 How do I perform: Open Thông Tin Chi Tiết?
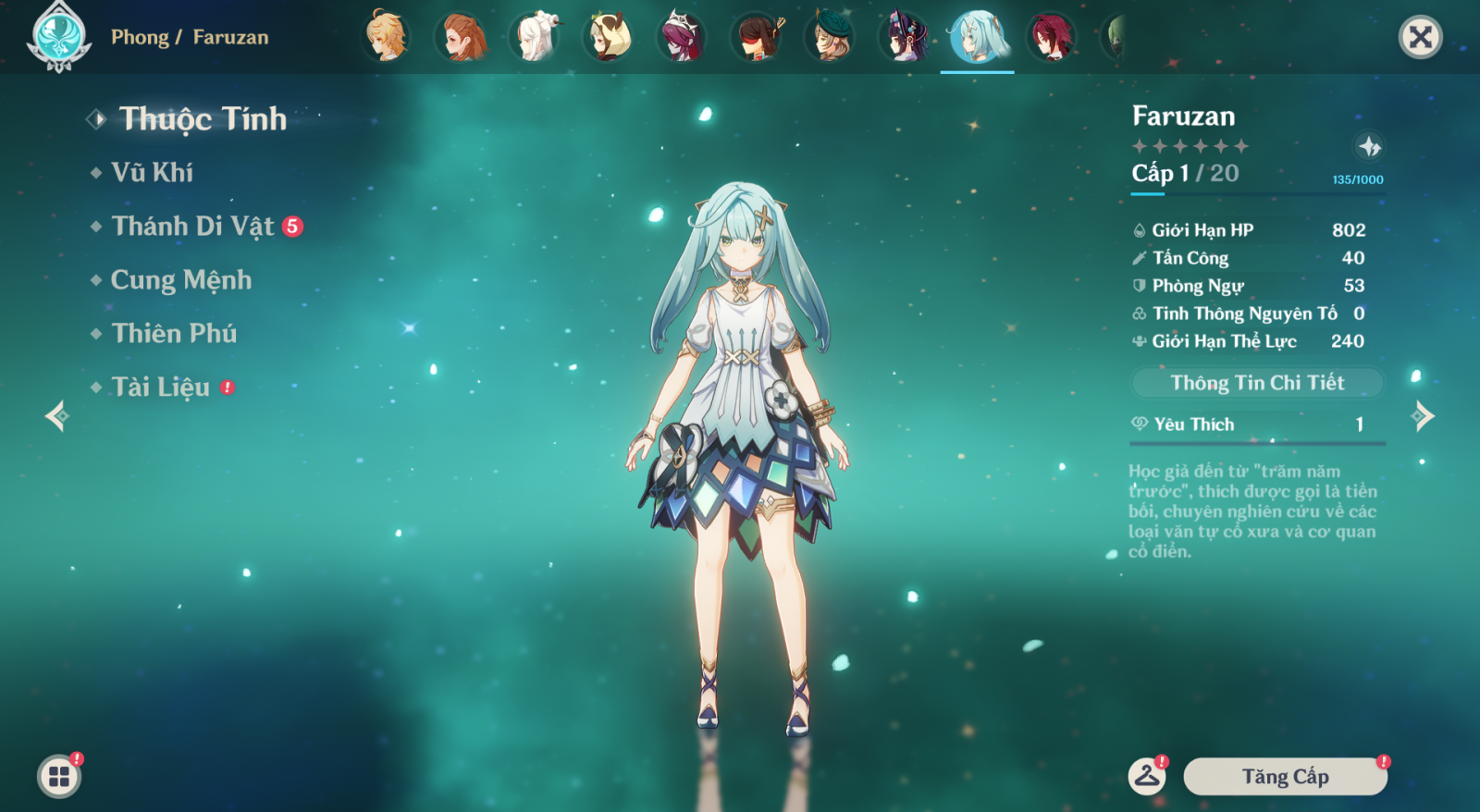point(1257,383)
